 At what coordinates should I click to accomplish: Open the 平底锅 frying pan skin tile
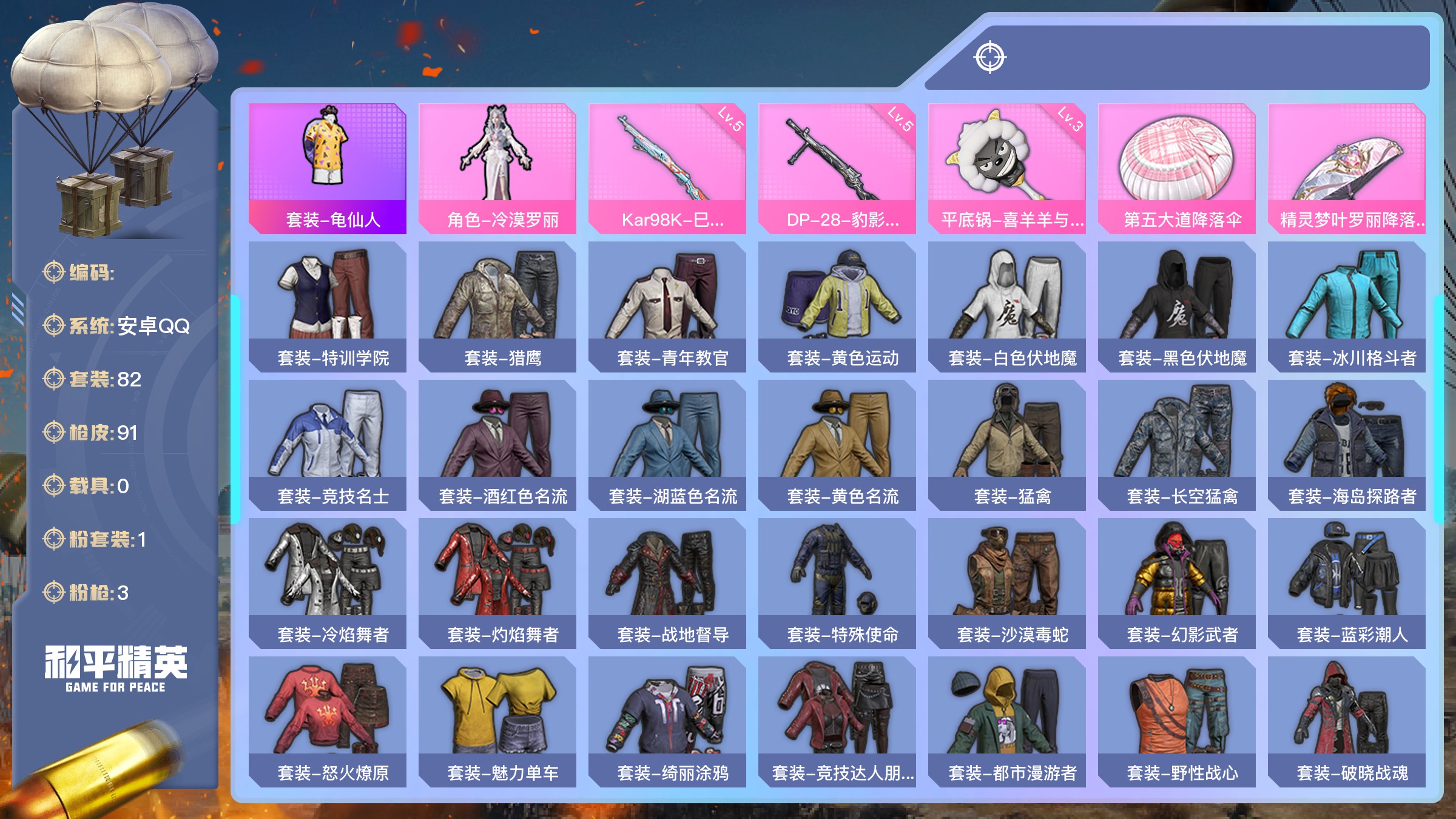tap(1007, 168)
